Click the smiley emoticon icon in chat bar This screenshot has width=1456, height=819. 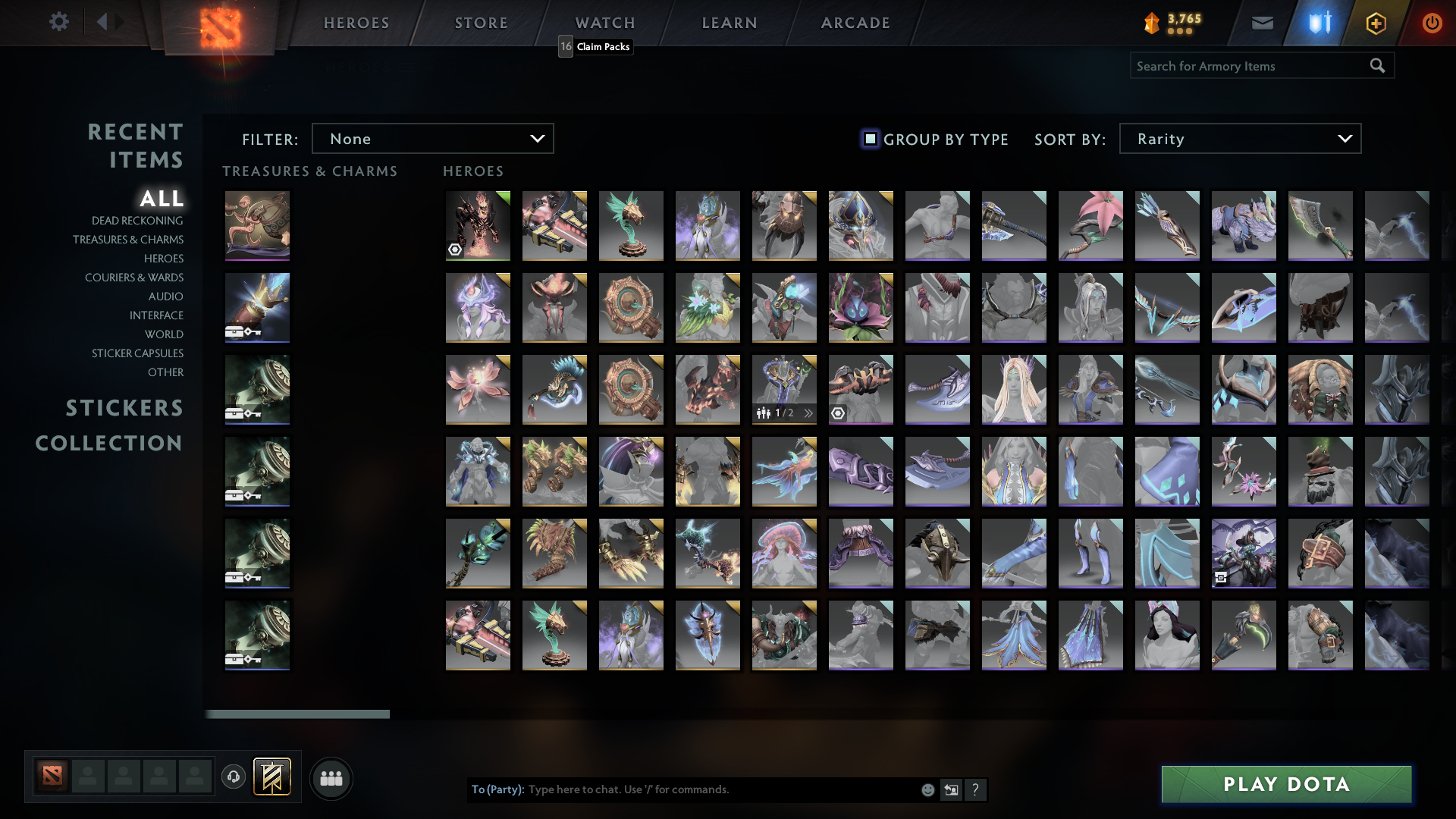click(x=927, y=789)
